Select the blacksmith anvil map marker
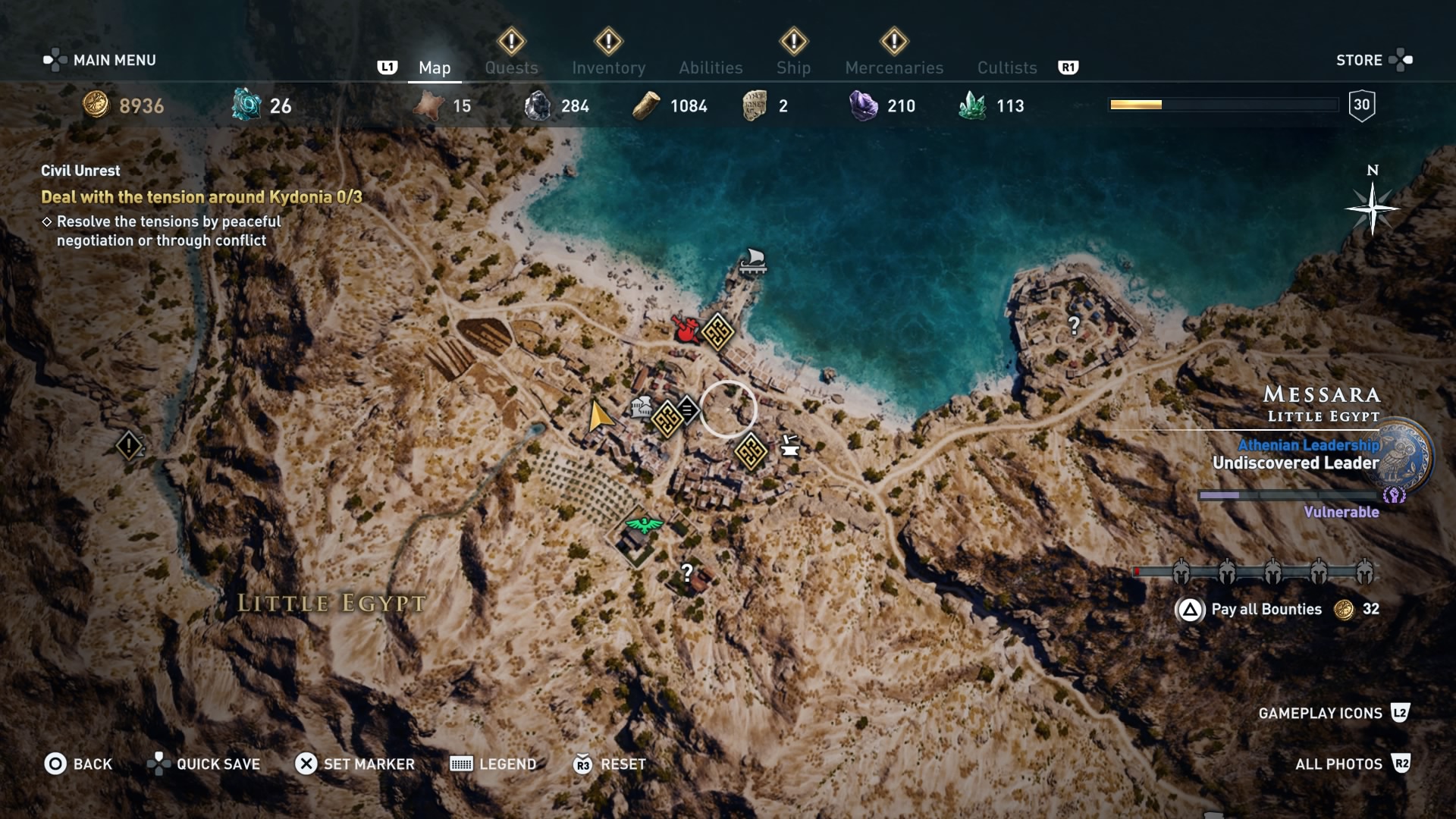Viewport: 1456px width, 819px height. pos(789,446)
